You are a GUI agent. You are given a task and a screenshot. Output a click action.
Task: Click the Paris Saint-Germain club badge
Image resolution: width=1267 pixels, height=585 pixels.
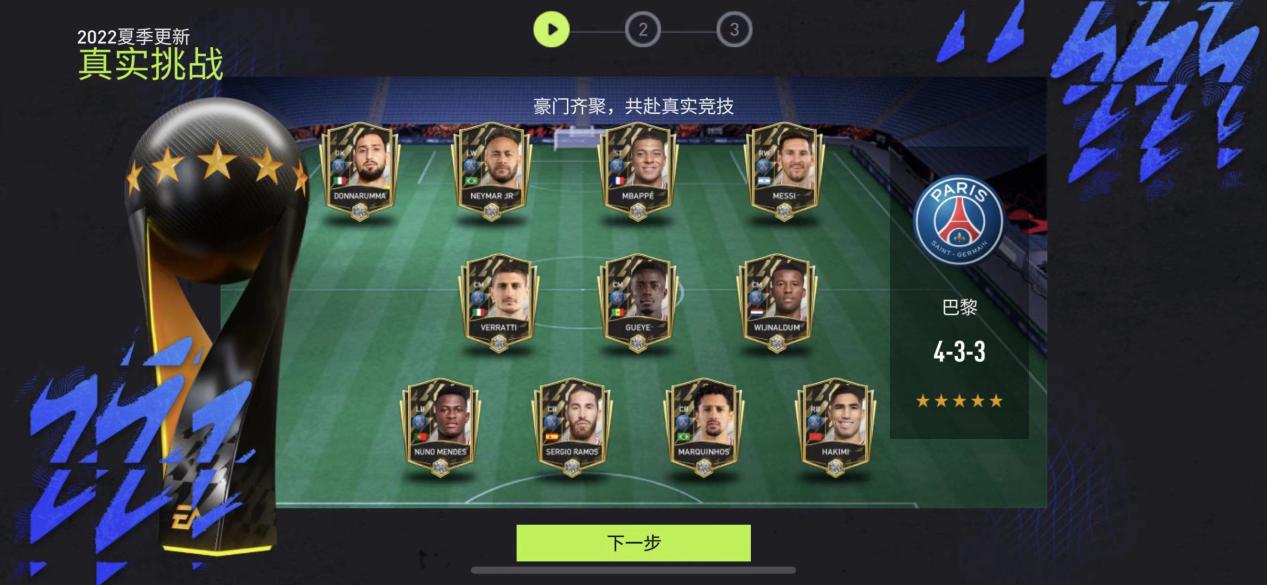[x=958, y=221]
